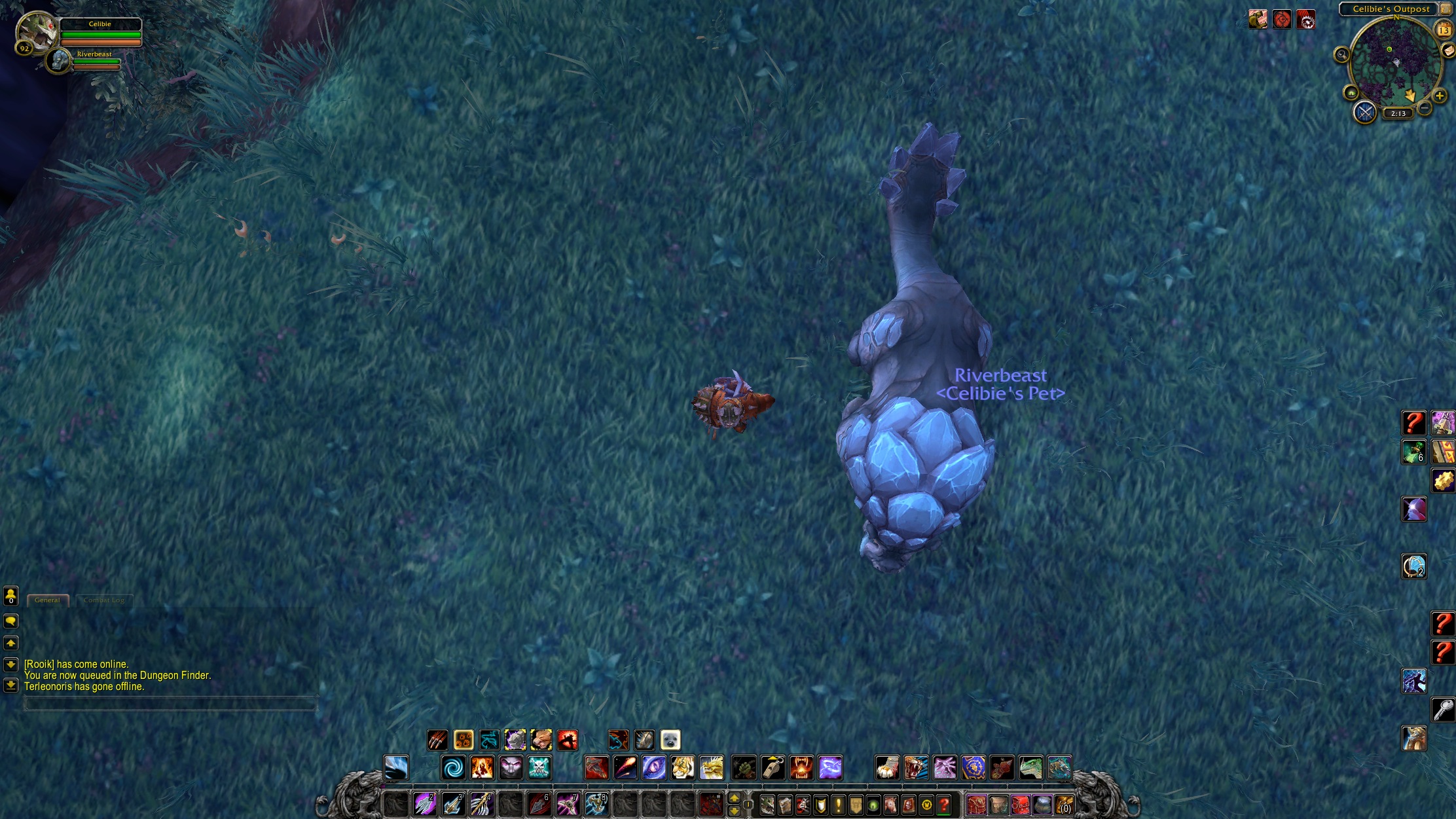
Task: Switch to the General chat tab
Action: [x=48, y=600]
